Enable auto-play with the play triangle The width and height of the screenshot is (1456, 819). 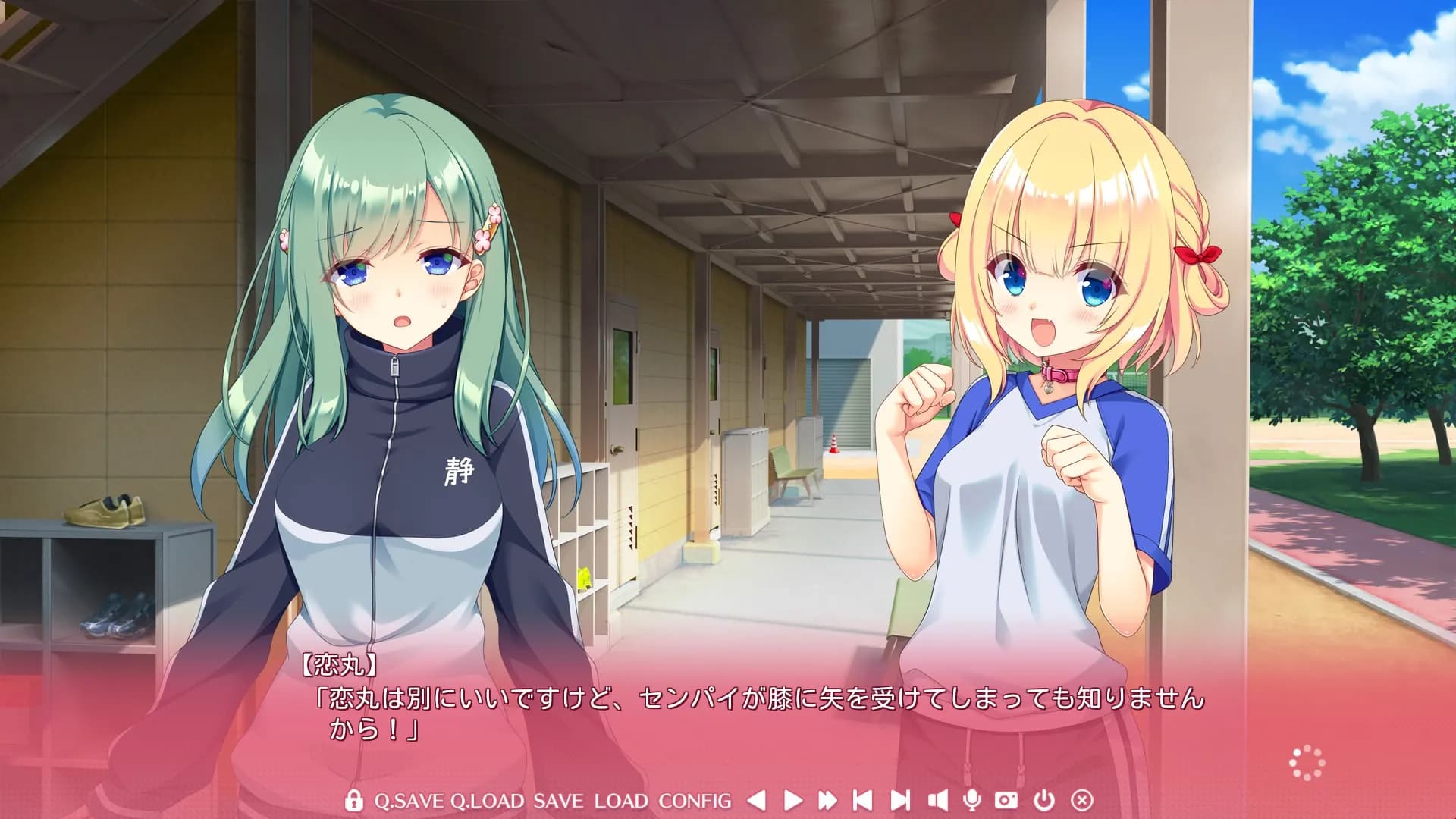point(793,799)
